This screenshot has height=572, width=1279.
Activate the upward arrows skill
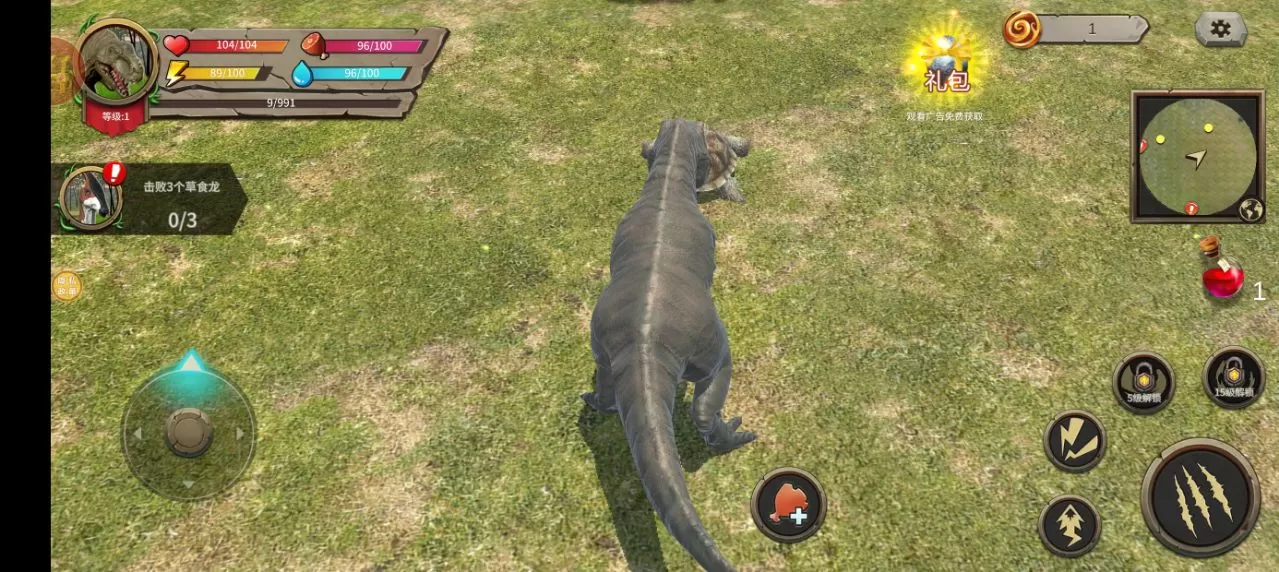1069,525
